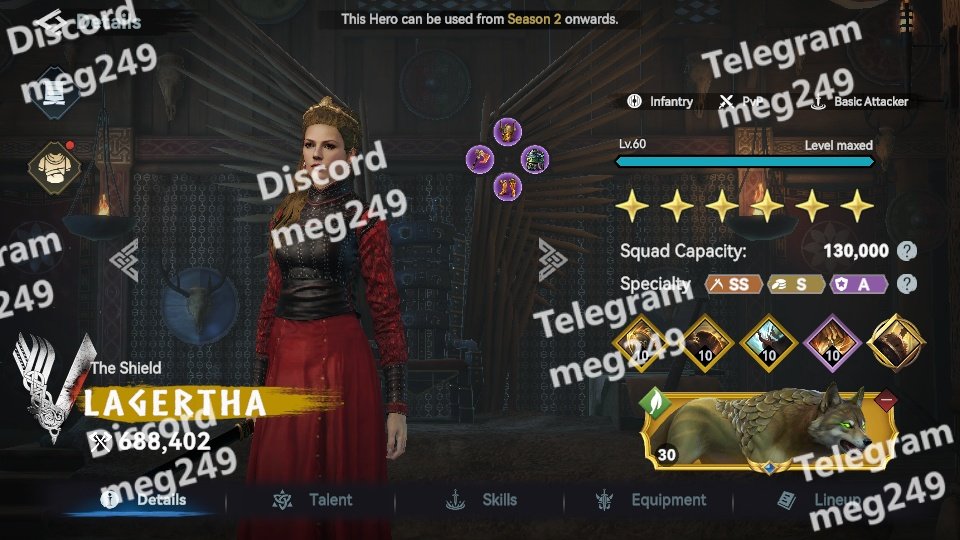The image size is (960, 540).
Task: View the purple-framed skill icon
Action: pos(833,343)
